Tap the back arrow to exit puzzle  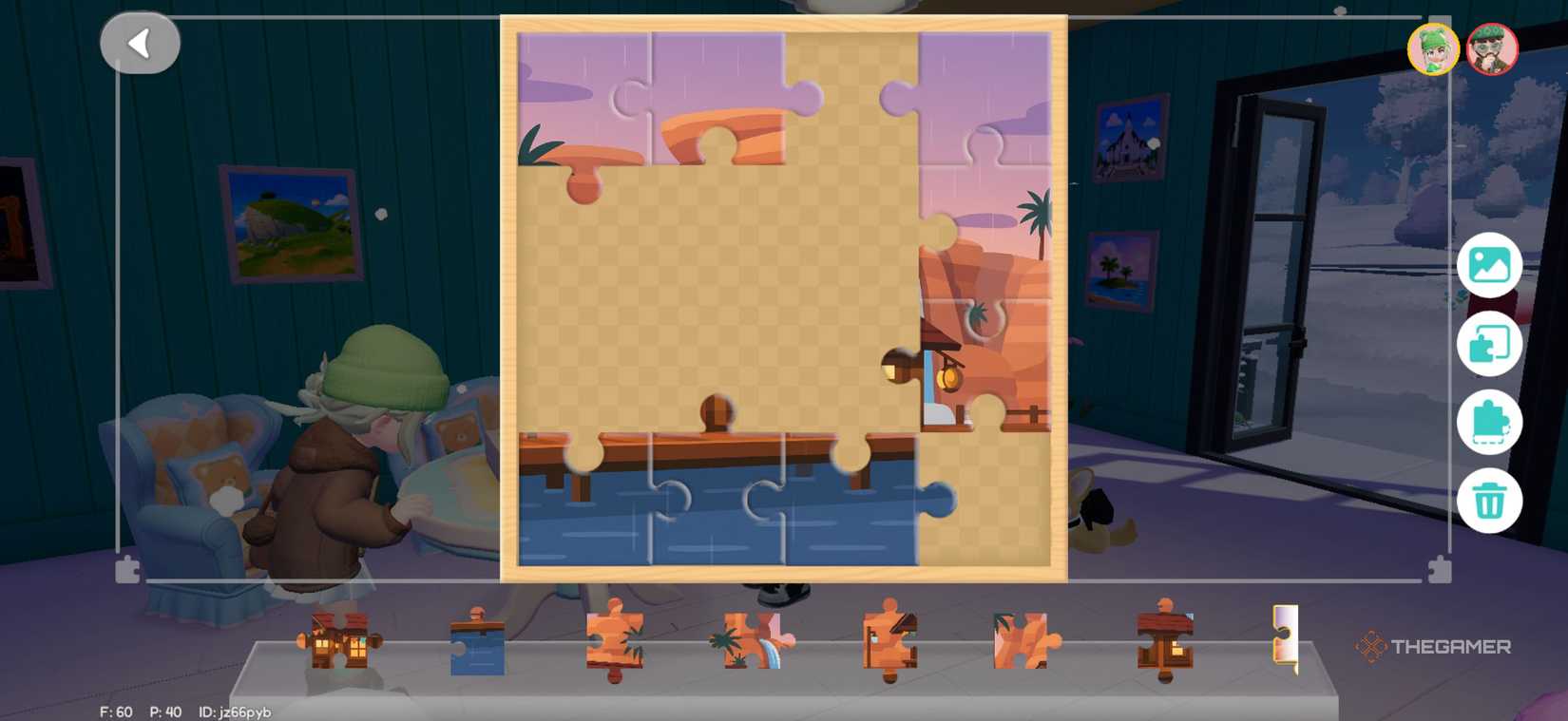[141, 42]
